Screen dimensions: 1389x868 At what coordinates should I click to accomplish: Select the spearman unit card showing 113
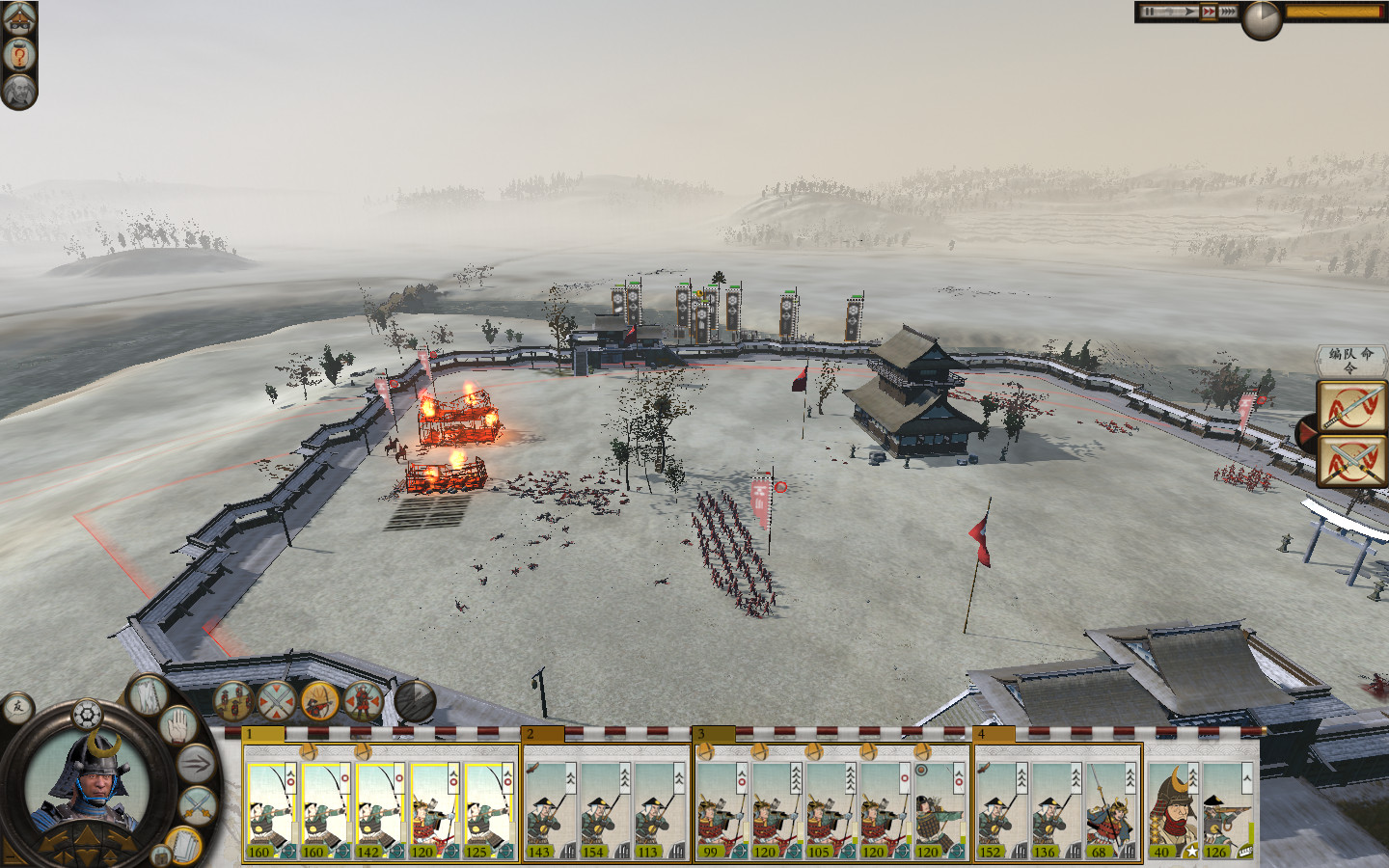point(660,810)
